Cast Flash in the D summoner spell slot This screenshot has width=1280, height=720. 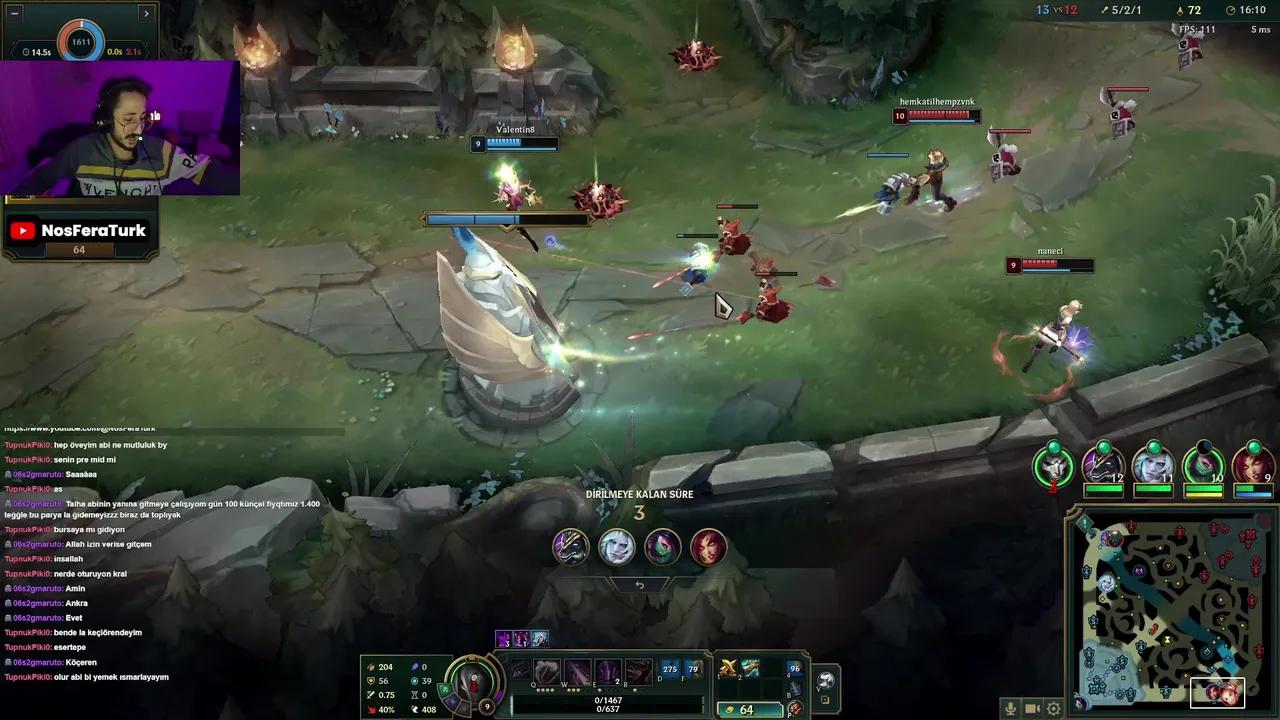(668, 668)
